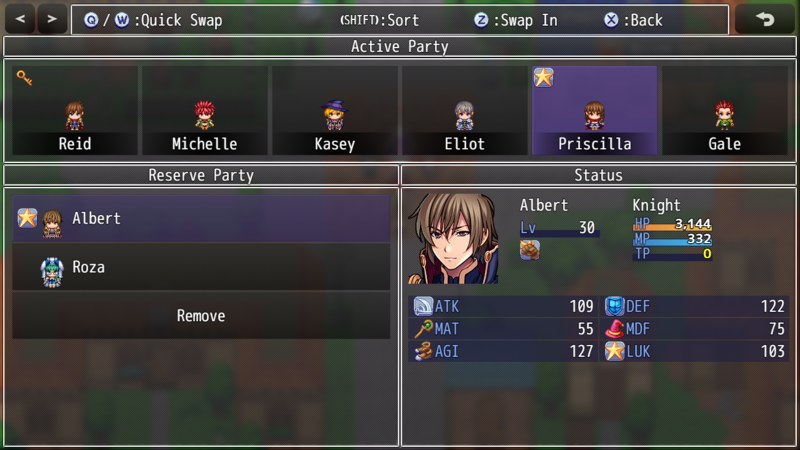
Task: Click the right arrow button
Action: click(52, 19)
